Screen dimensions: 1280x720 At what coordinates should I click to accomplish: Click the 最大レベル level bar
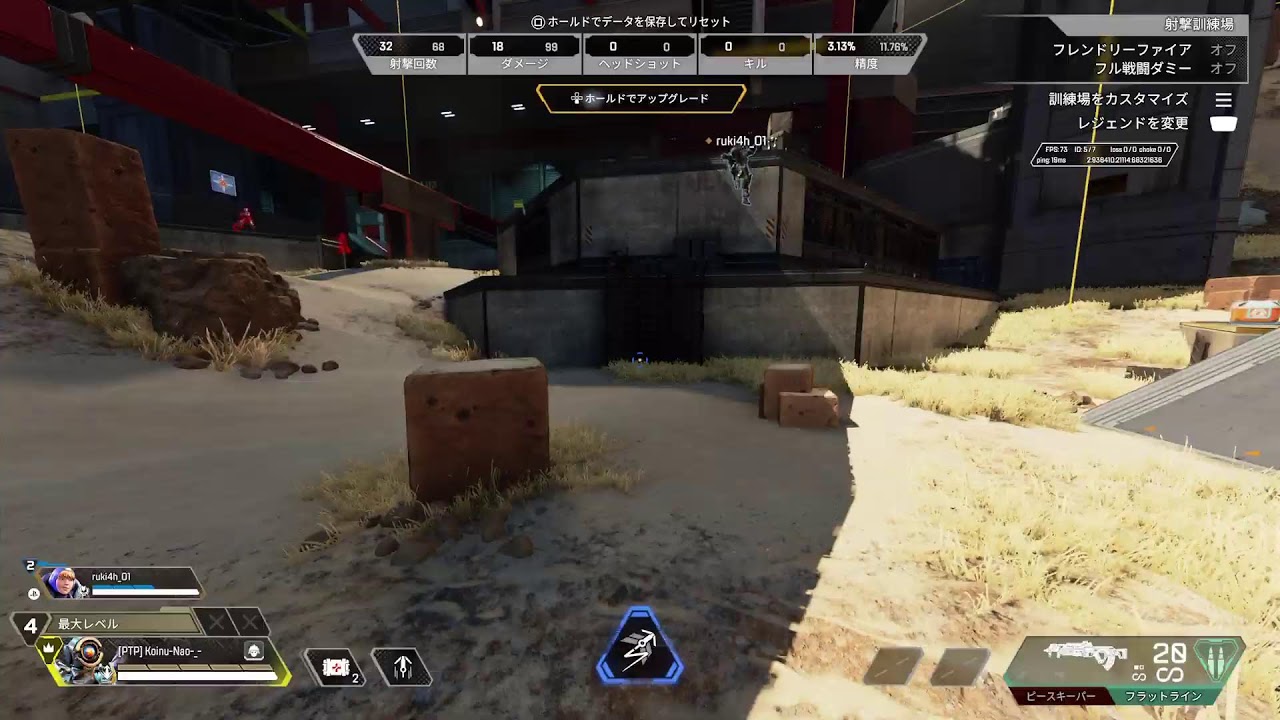(125, 623)
